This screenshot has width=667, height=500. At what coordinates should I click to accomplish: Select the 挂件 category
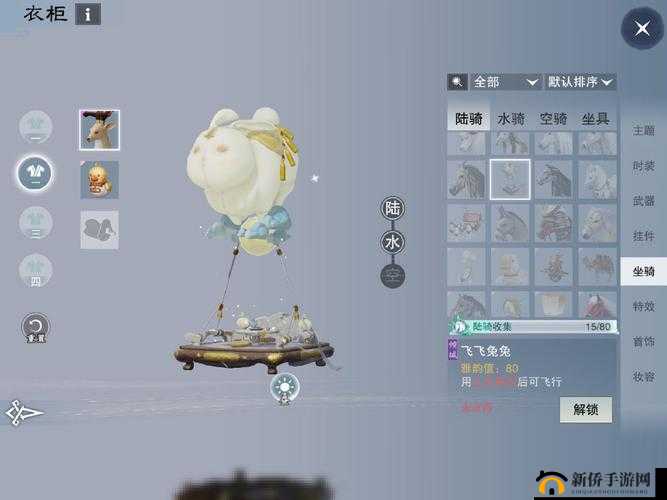[x=643, y=236]
